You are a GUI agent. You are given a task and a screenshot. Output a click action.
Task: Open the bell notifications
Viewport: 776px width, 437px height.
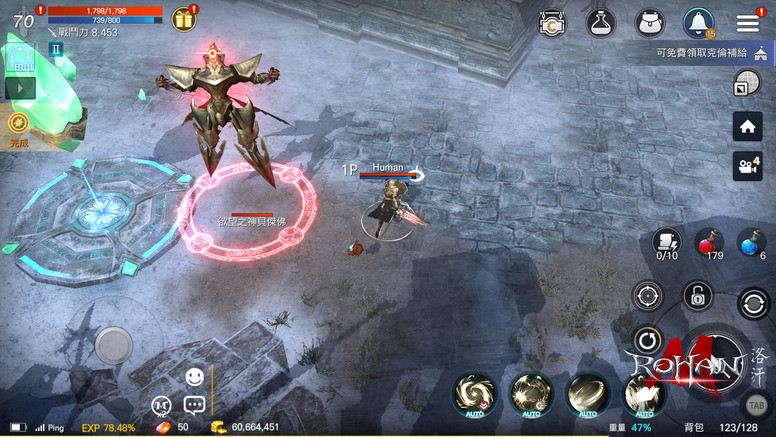tap(698, 24)
